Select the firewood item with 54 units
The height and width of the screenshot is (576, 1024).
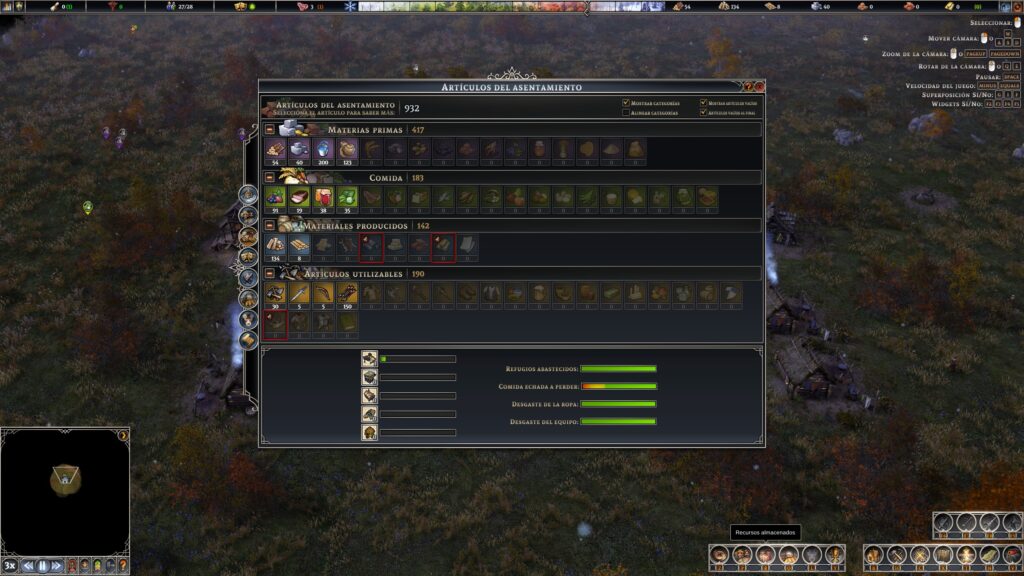[x=275, y=150]
